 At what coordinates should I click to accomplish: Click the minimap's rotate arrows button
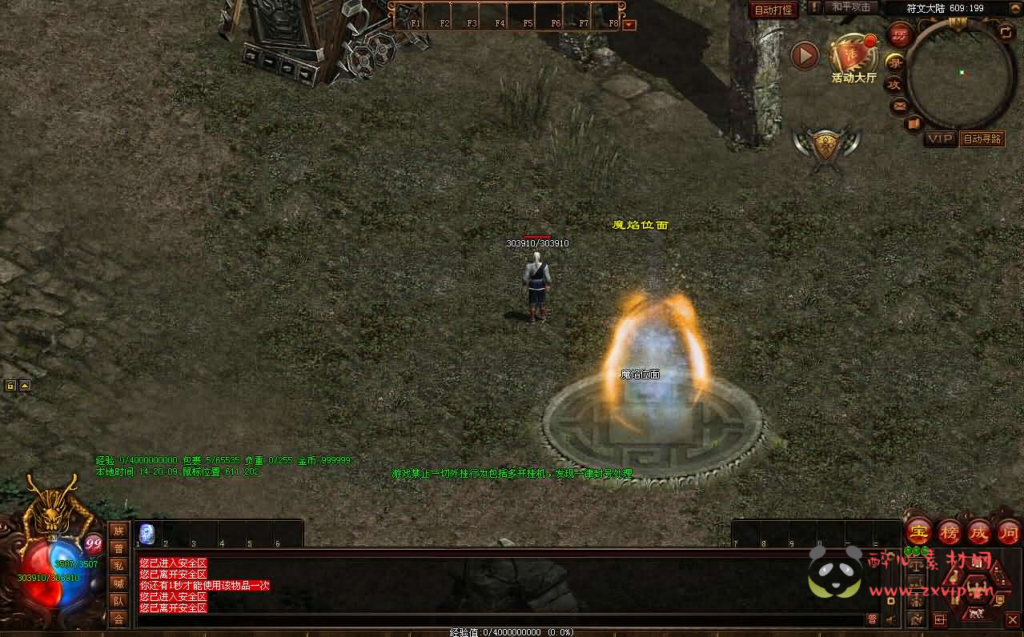coord(1006,31)
